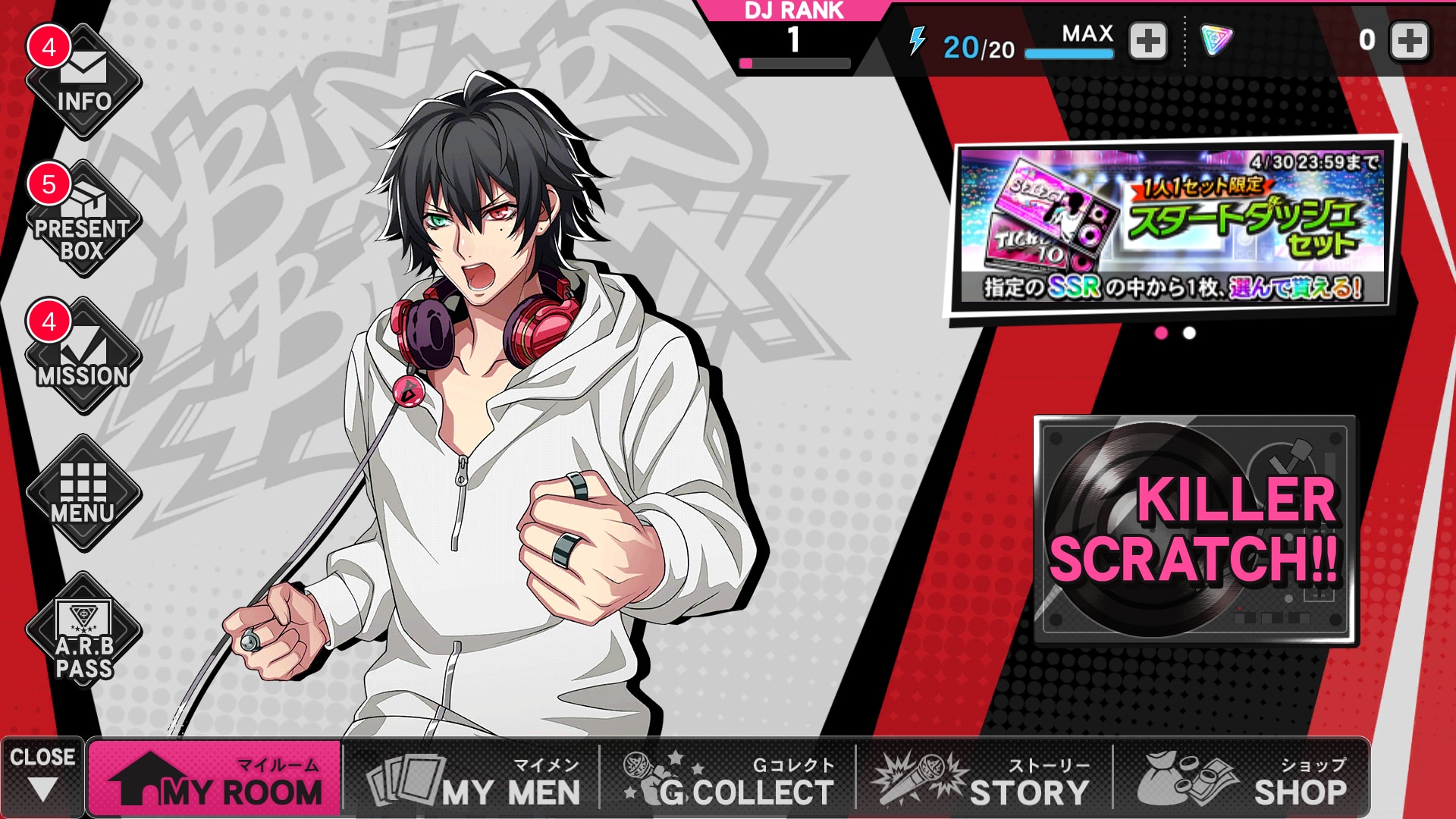
Task: Refill stamina with the plus button
Action: point(1148,41)
